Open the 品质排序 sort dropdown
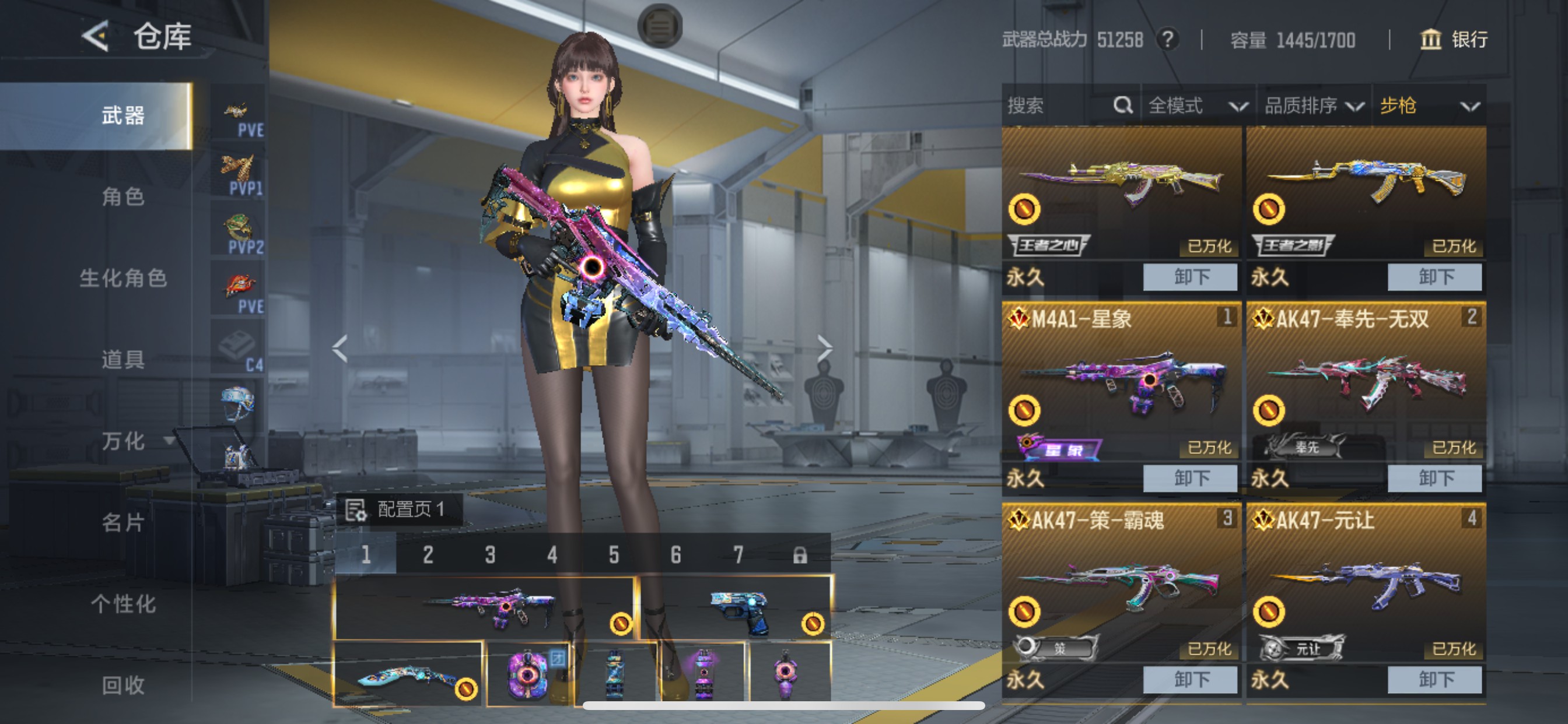 pos(1314,106)
